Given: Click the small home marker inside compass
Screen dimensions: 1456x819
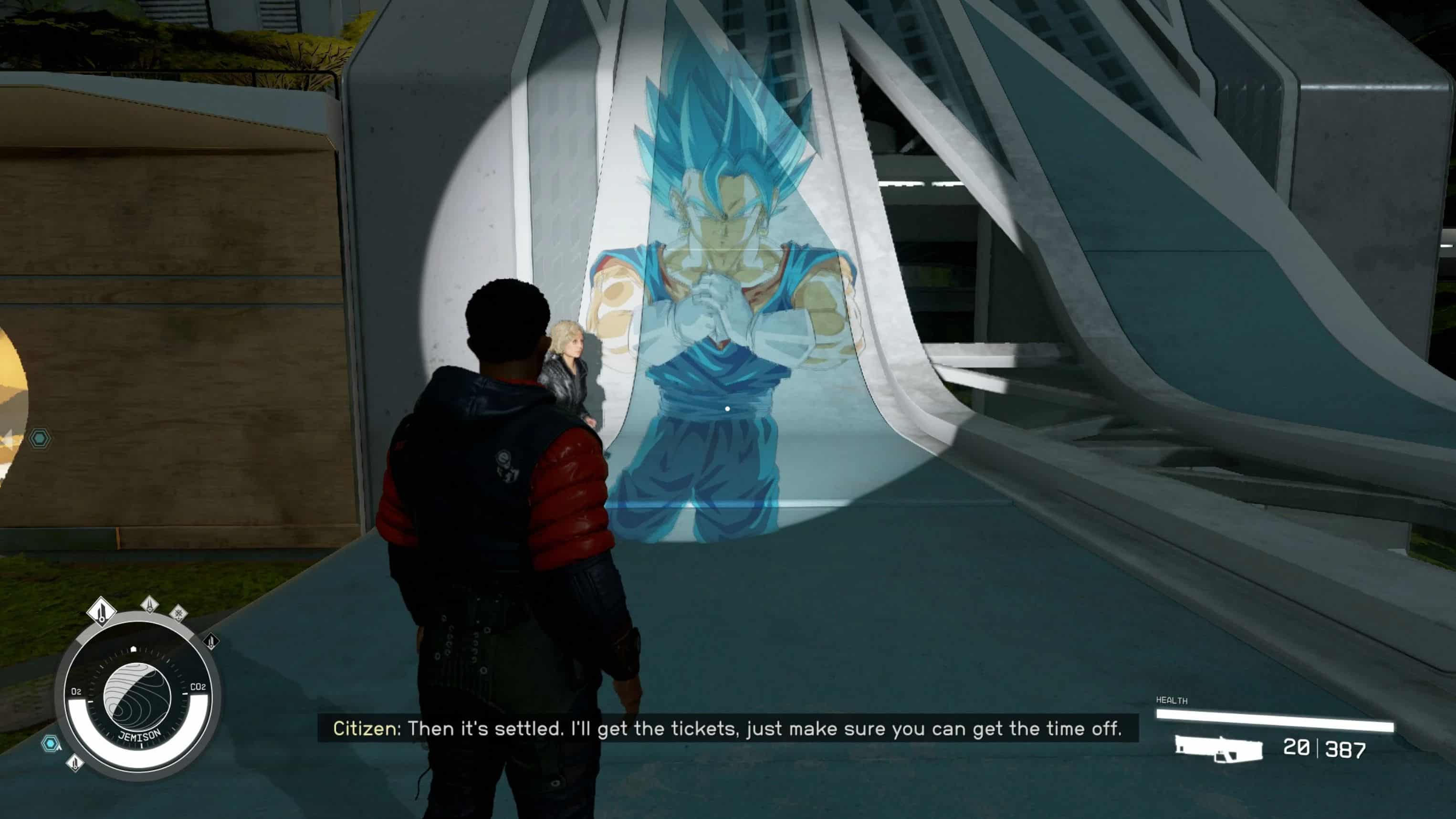Looking at the screenshot, I should tap(134, 649).
